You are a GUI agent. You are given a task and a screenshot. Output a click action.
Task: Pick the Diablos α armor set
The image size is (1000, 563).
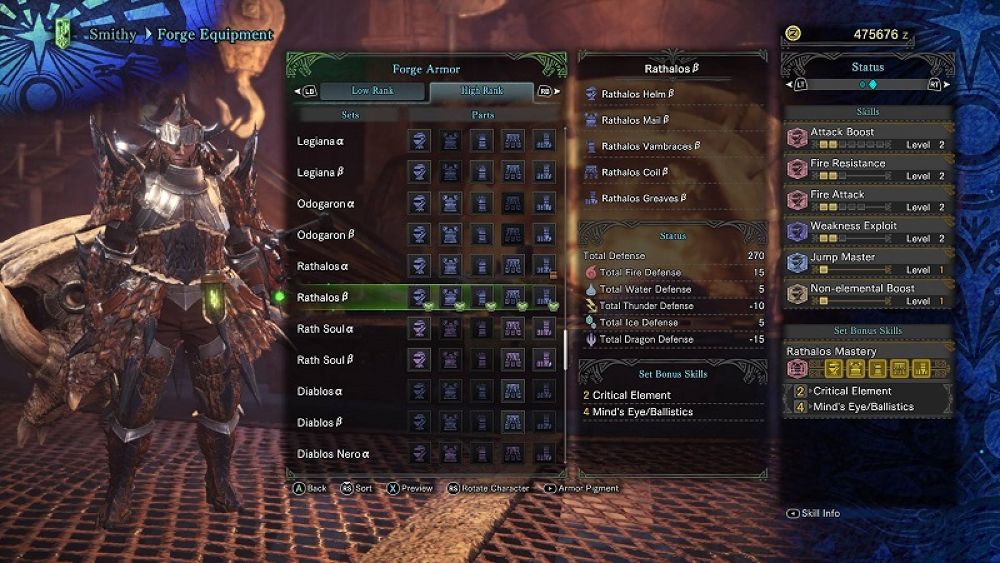click(320, 391)
